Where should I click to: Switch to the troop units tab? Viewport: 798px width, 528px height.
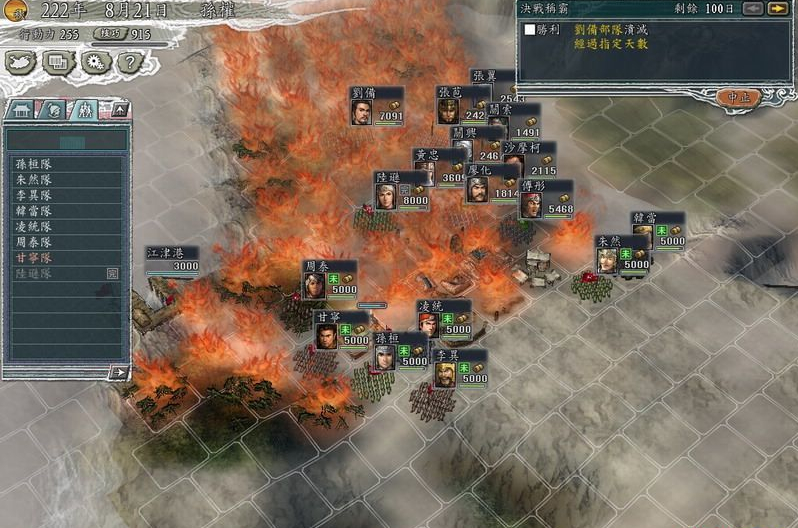86,109
